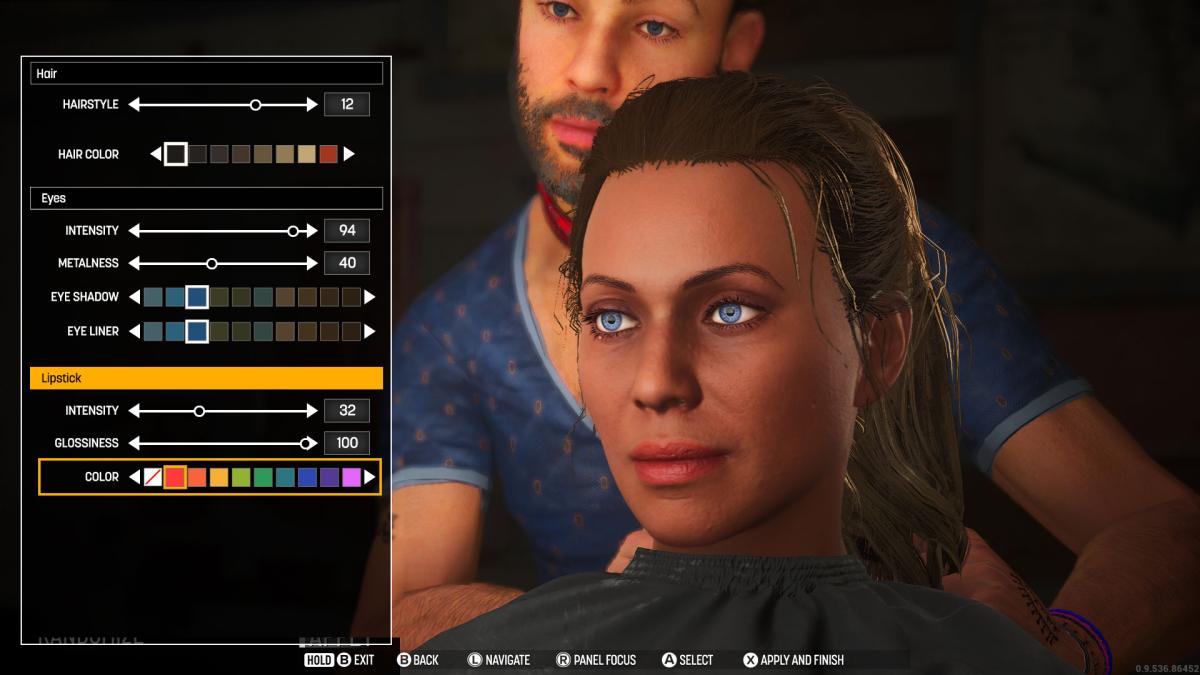Select the Lipstick section header
1200x675 pixels.
tap(206, 378)
